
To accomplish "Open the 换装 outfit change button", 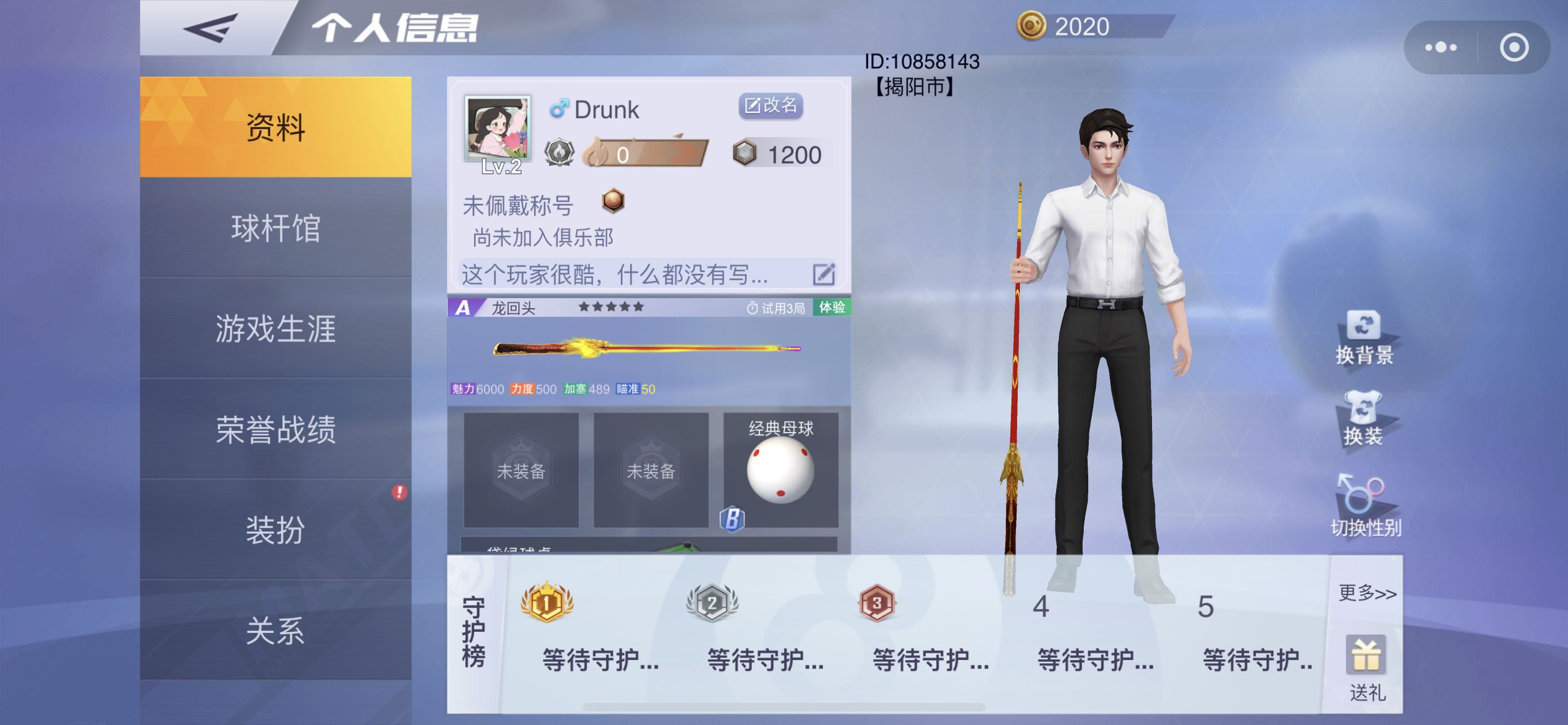I will point(1363,419).
